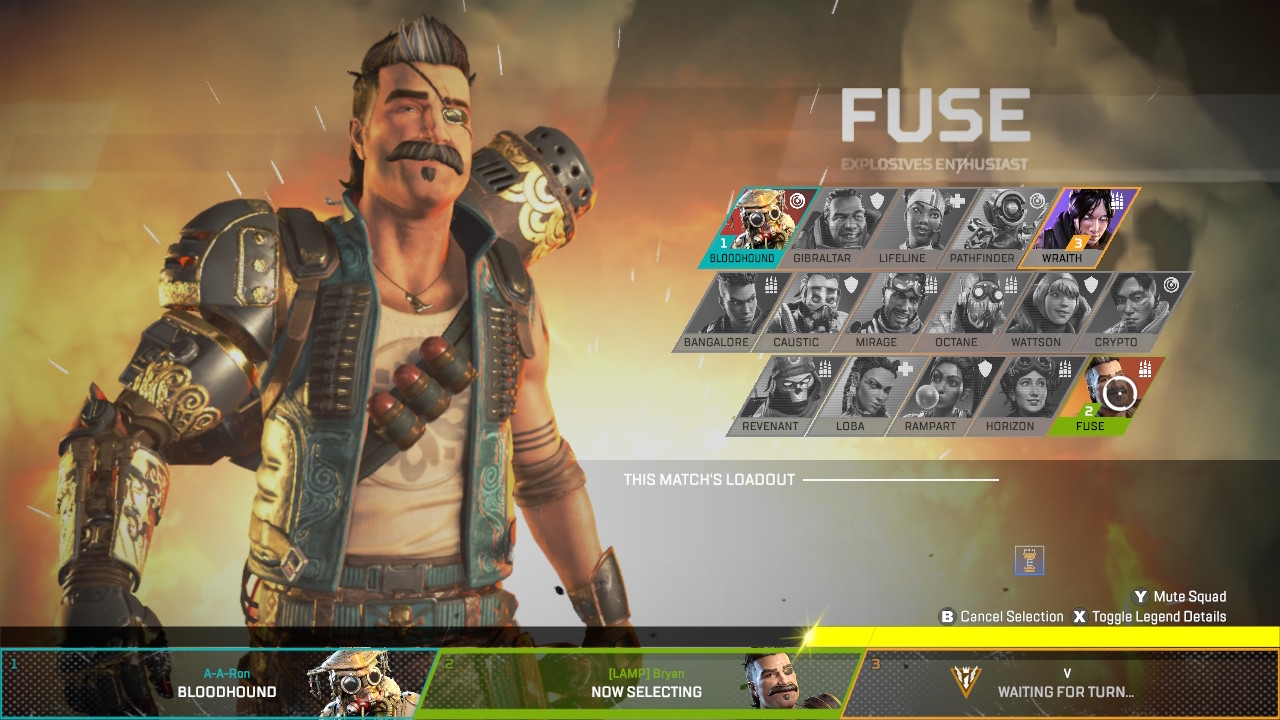
Task: Toggle Legend Details with X
Action: [1150, 616]
